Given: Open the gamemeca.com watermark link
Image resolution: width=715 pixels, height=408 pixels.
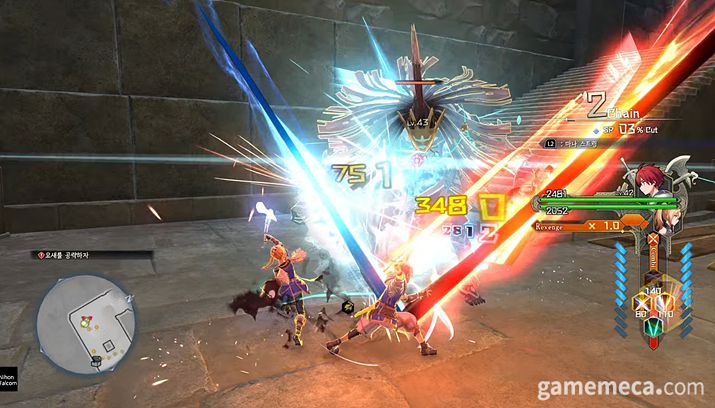Looking at the screenshot, I should pyautogui.click(x=620, y=386).
